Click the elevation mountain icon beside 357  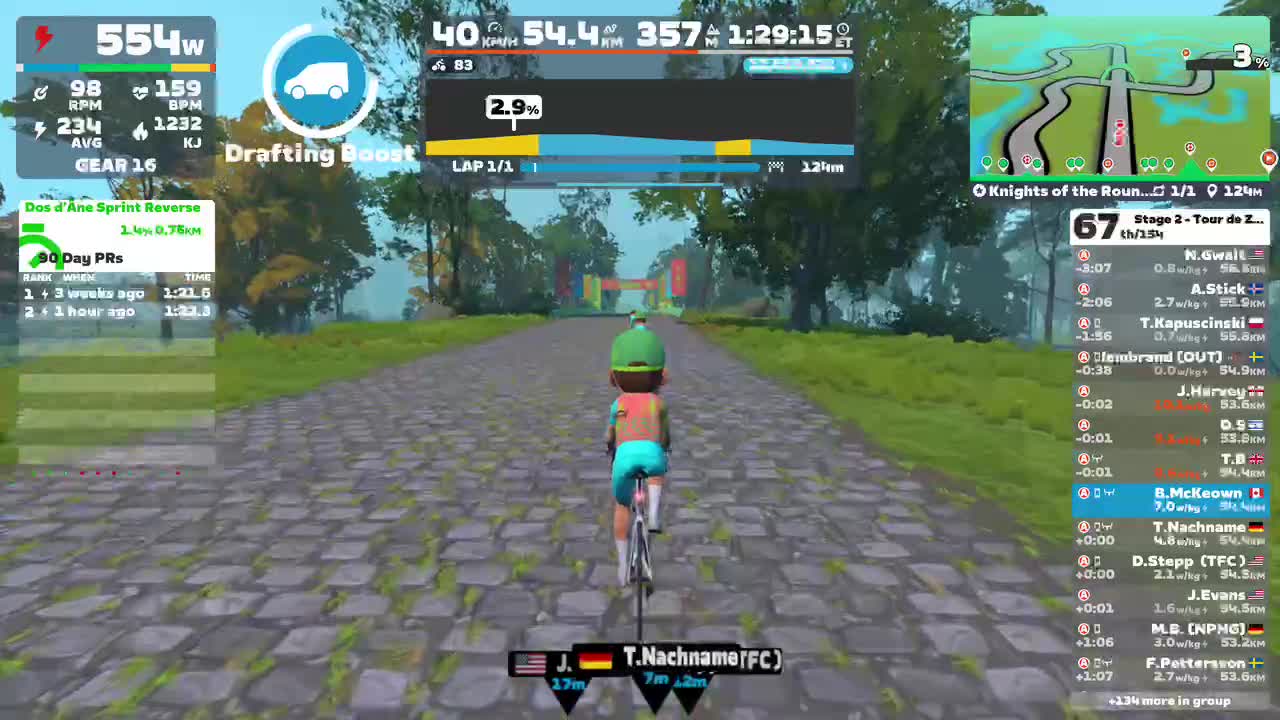click(714, 31)
